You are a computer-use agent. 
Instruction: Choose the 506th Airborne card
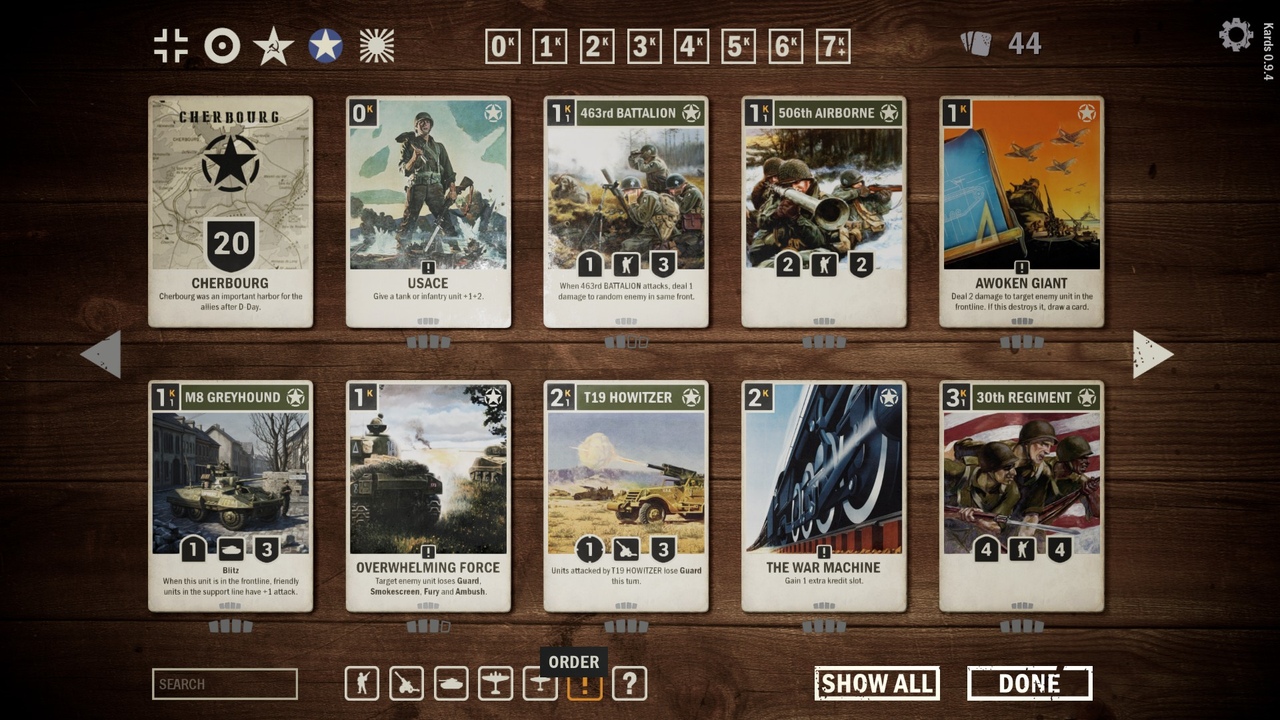click(824, 212)
